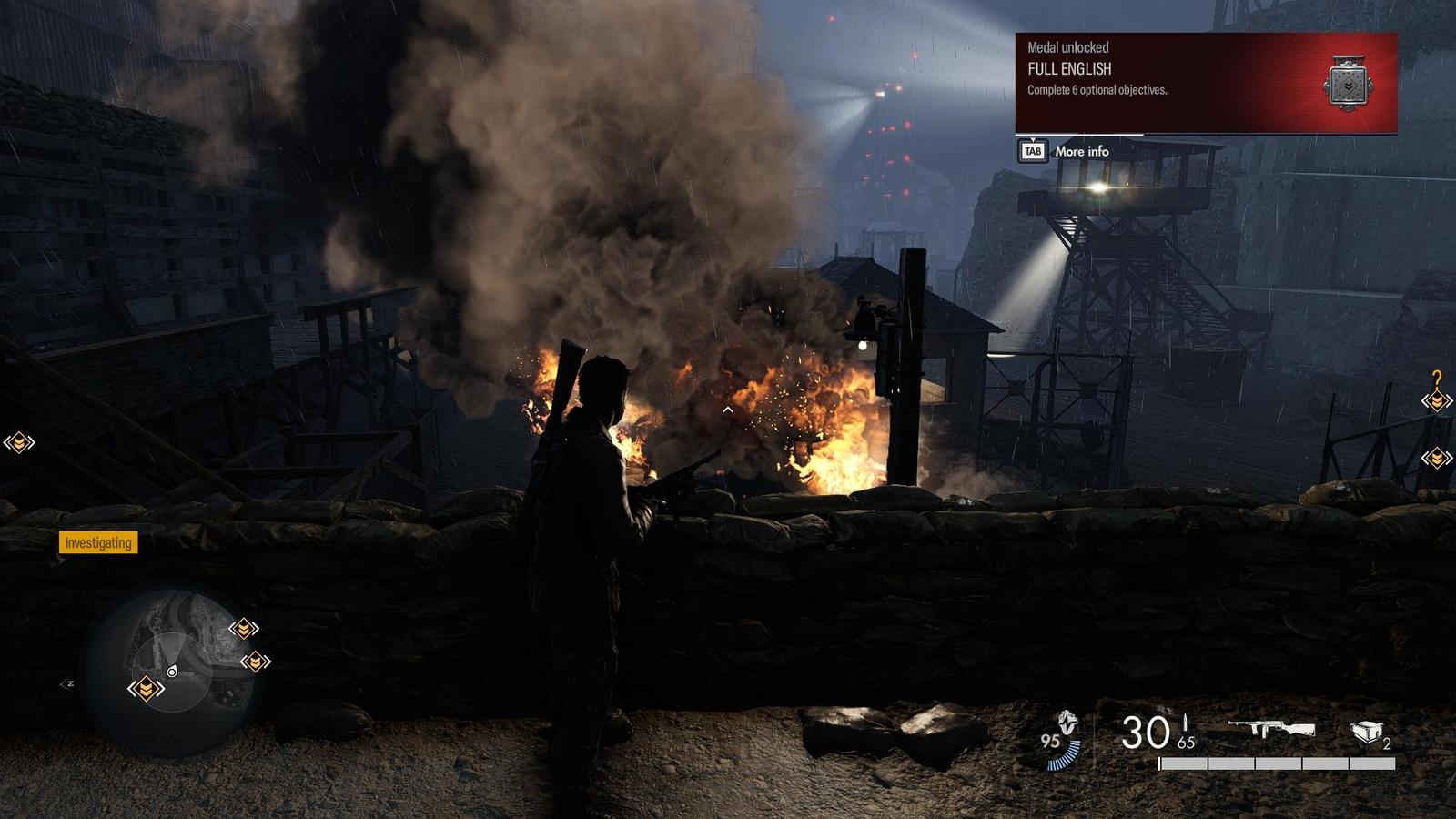Select the objective marker with the question mark

click(x=1437, y=393)
